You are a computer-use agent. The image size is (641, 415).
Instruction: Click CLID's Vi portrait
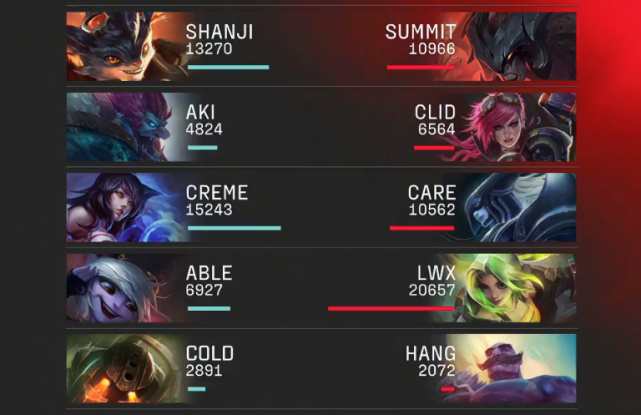coord(520,127)
